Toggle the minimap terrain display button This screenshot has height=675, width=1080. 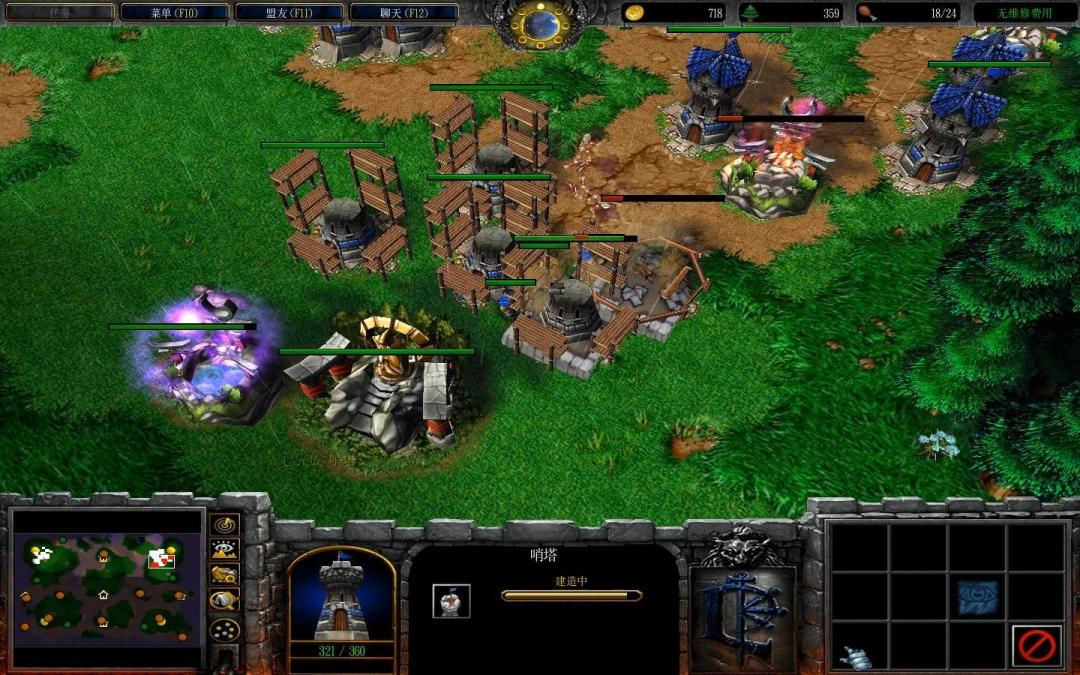click(x=225, y=550)
